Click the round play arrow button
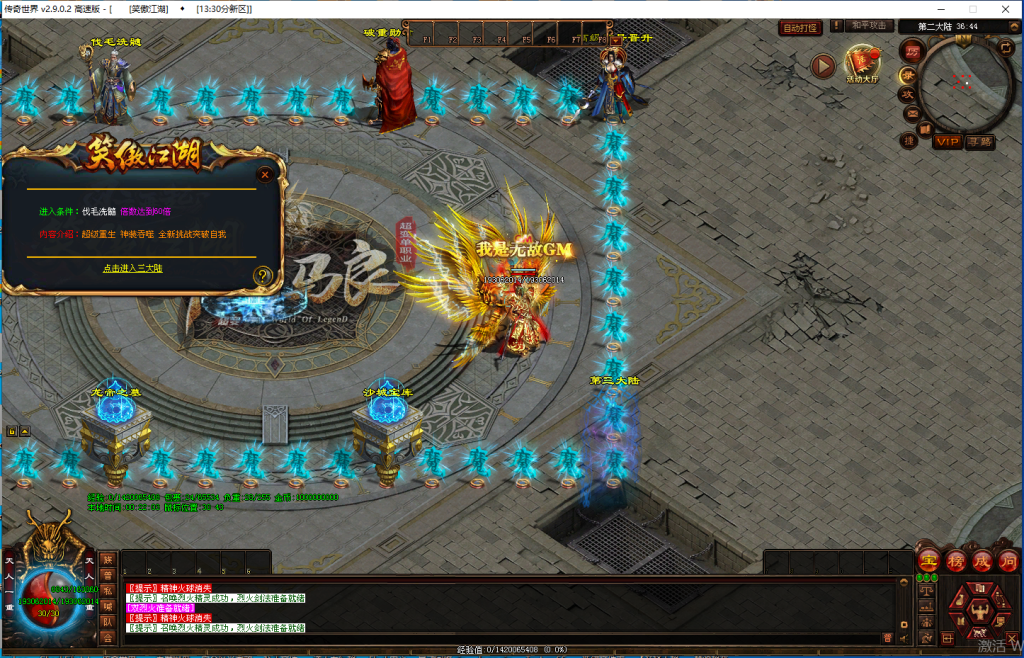 point(823,66)
